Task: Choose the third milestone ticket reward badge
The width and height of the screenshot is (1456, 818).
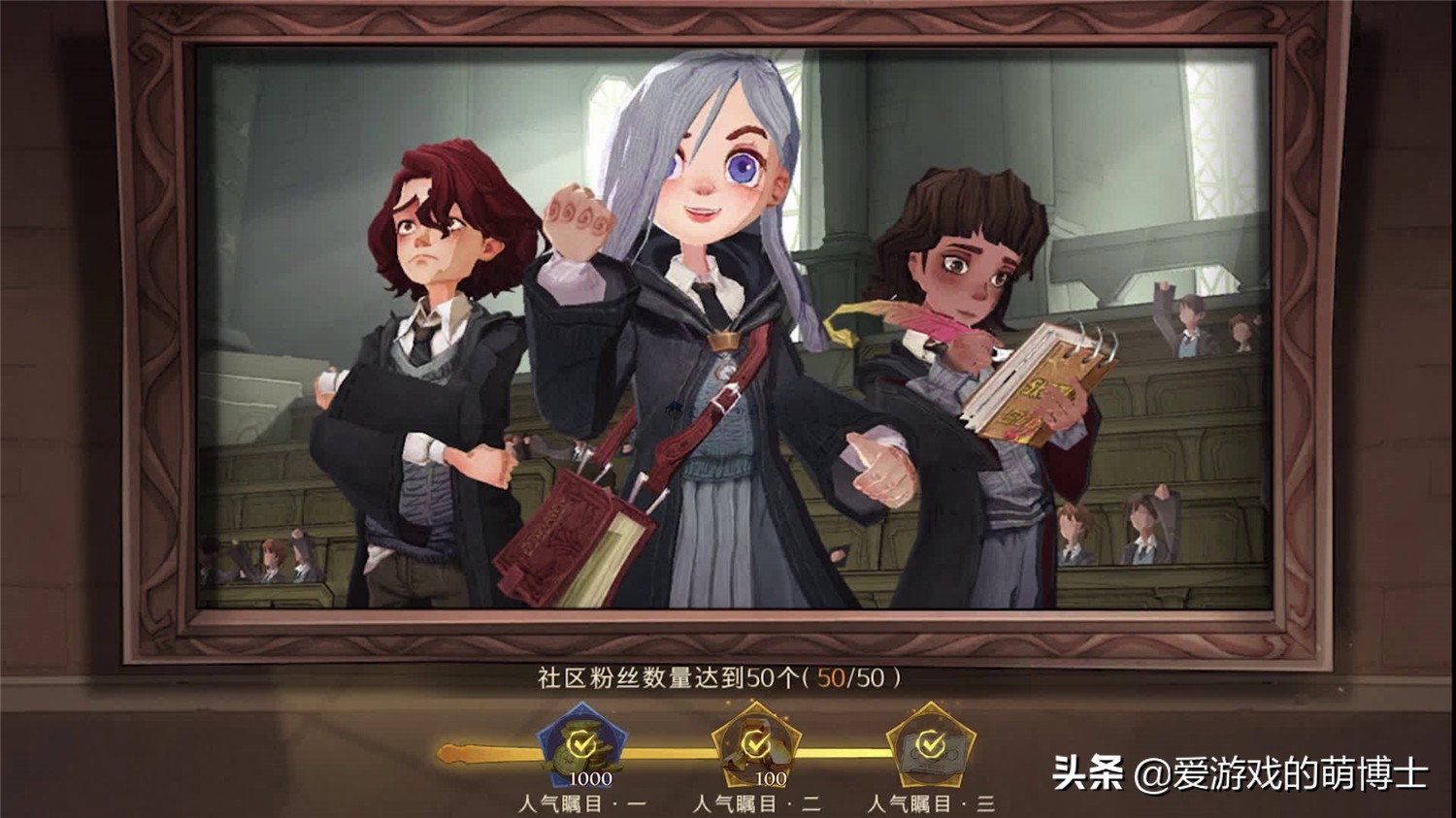Action: click(x=930, y=746)
